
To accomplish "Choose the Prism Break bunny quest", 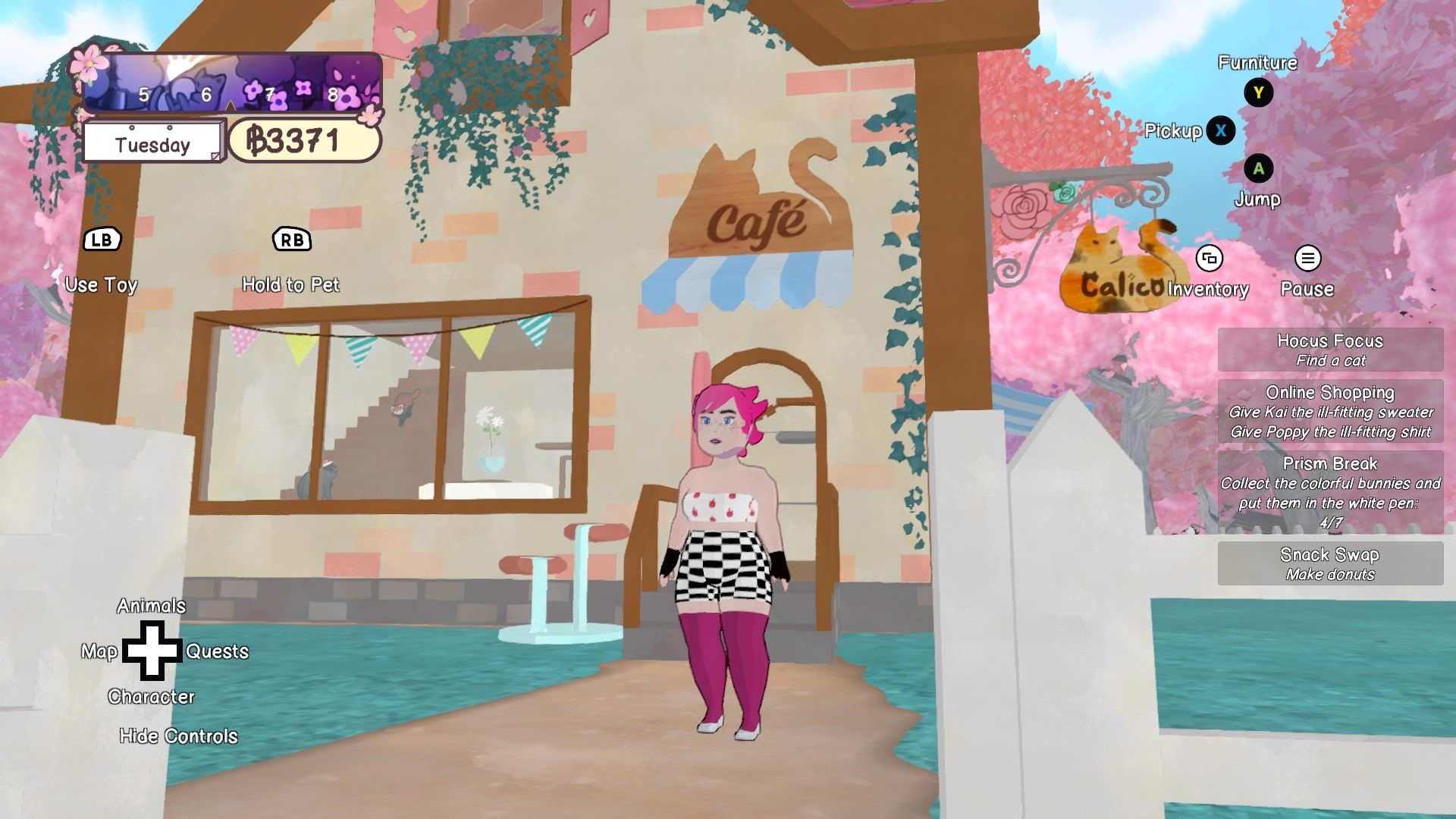I will 1330,492.
